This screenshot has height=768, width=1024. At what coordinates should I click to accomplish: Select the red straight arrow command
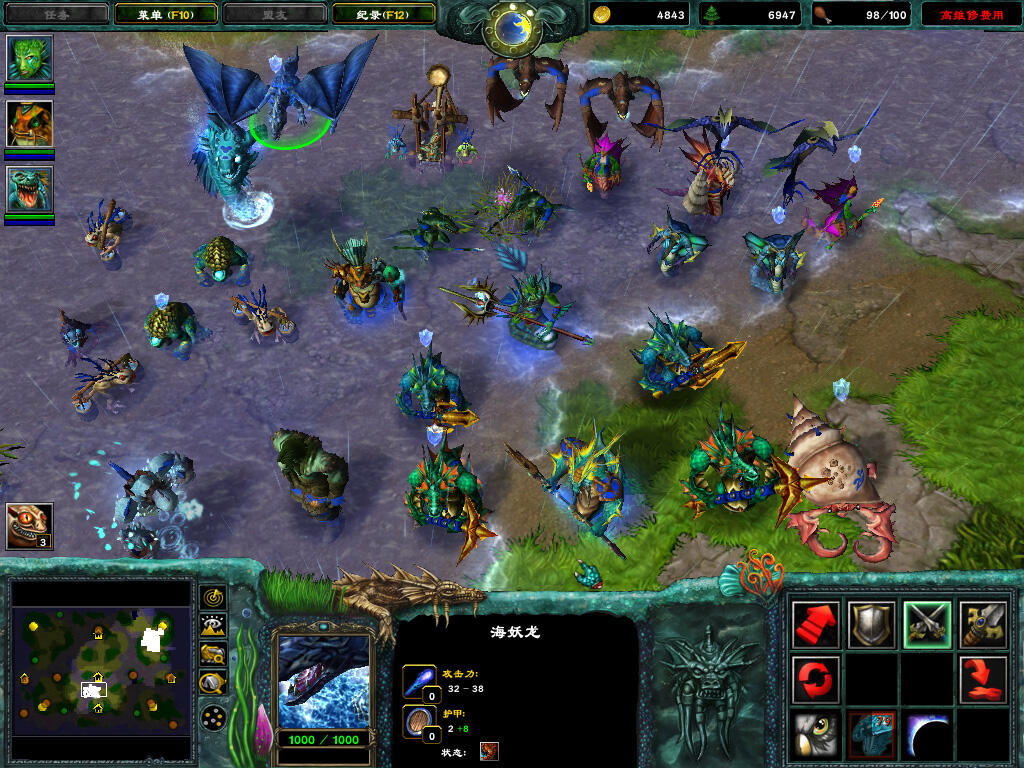pyautogui.click(x=815, y=624)
